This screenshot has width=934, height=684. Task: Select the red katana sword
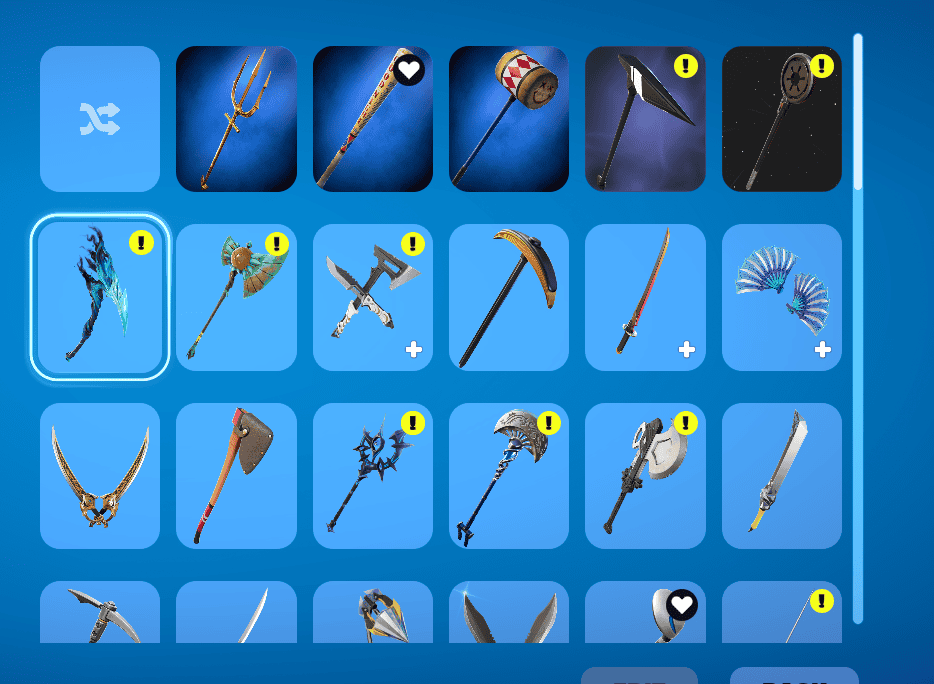tap(644, 297)
